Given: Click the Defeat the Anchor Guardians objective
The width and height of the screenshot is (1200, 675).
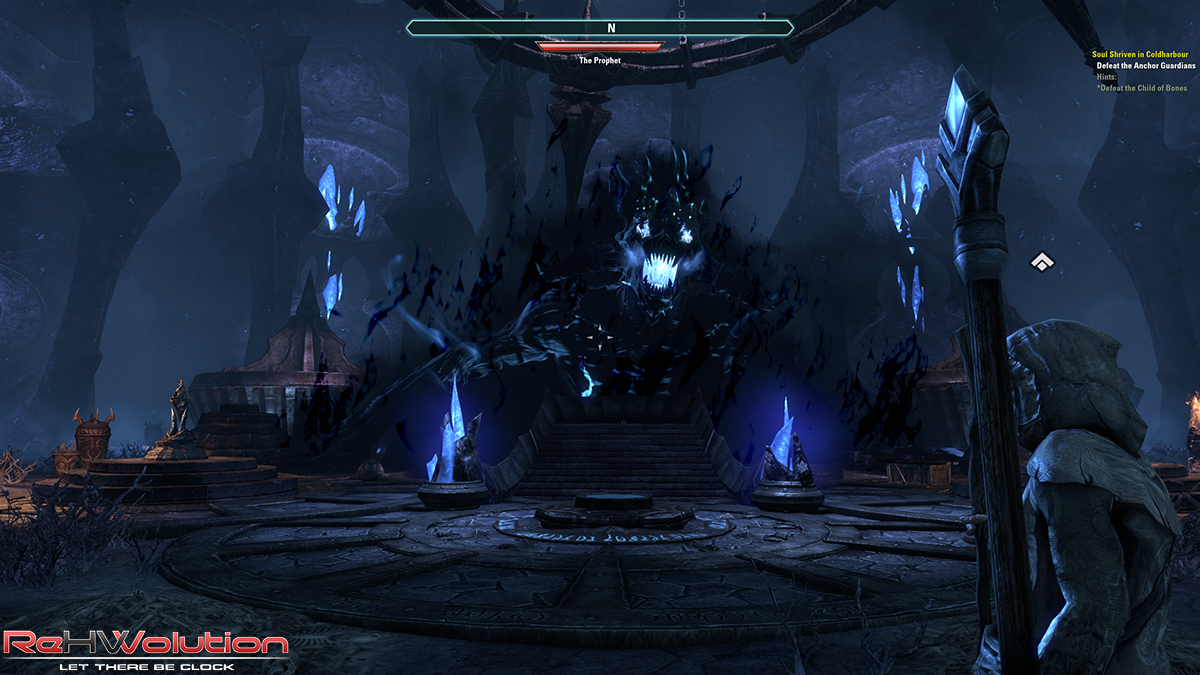Looking at the screenshot, I should click(1146, 66).
